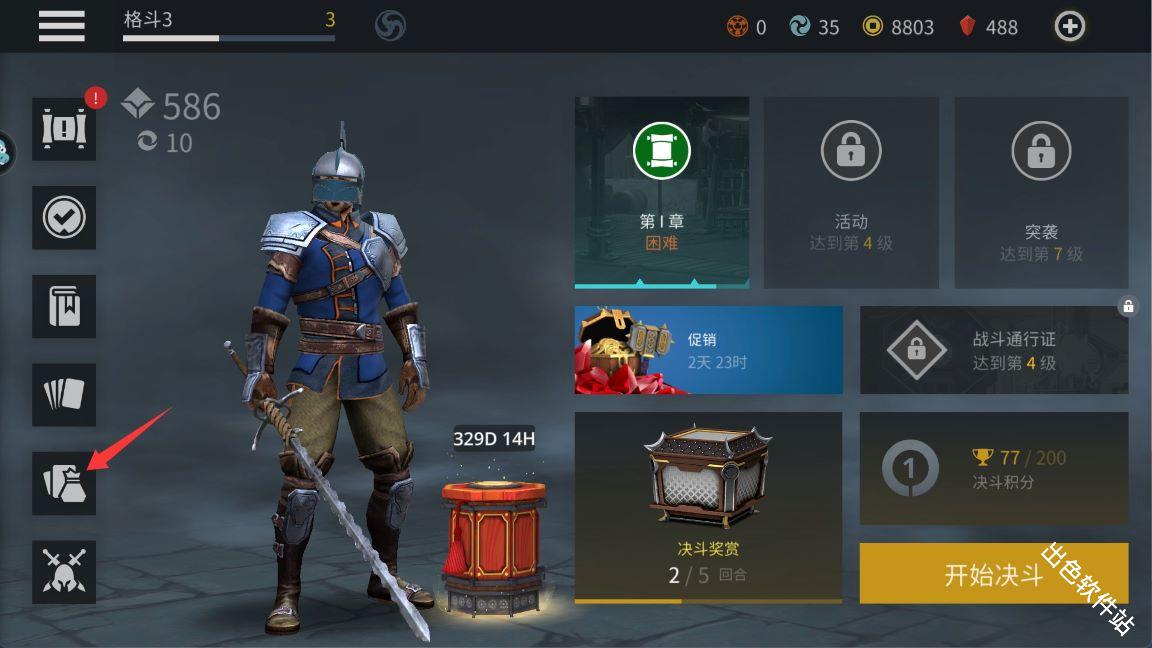This screenshot has width=1152, height=648.
Task: Open the checkmark tasks icon
Action: click(64, 217)
